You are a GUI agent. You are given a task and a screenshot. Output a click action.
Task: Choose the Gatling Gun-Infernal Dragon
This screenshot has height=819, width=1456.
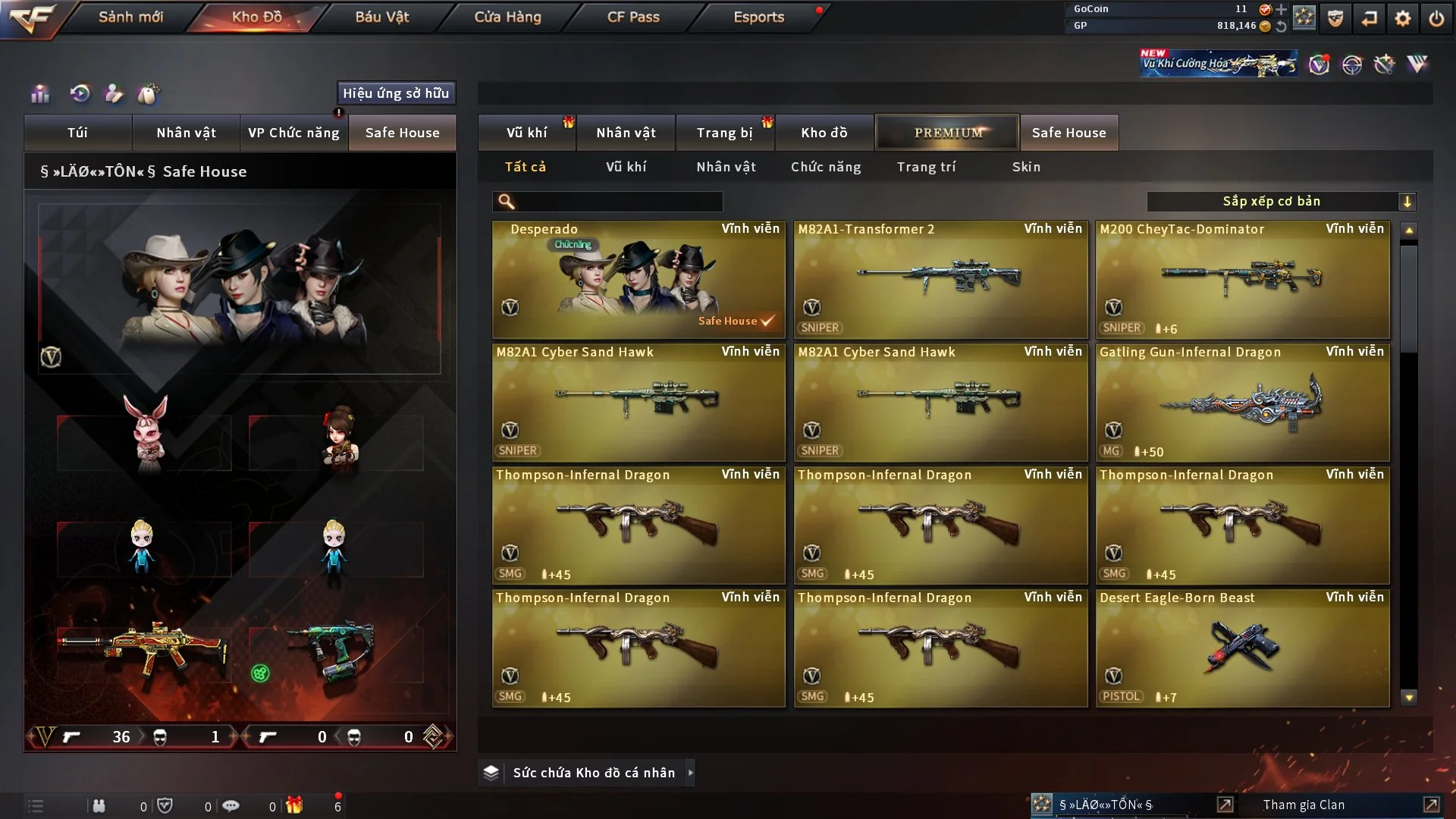coord(1242,402)
